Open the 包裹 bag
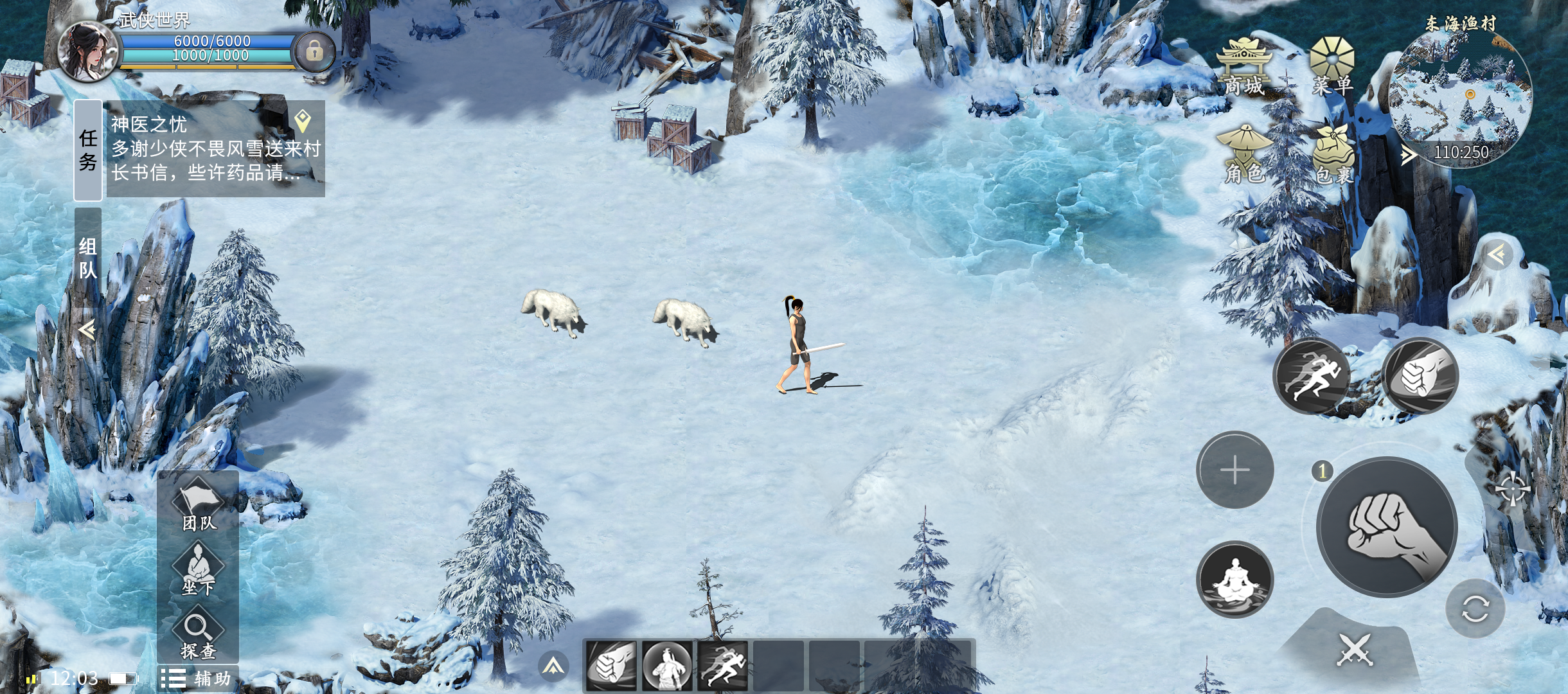Viewport: 1568px width, 694px height. (1334, 156)
